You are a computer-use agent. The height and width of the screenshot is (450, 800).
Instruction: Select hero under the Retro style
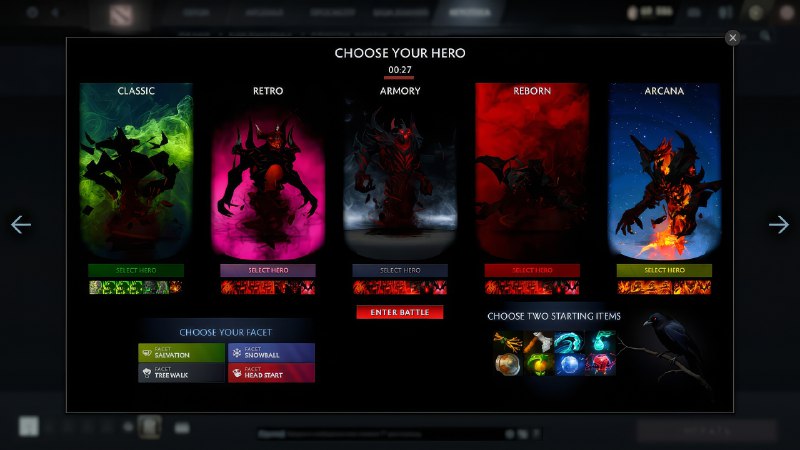(x=268, y=270)
